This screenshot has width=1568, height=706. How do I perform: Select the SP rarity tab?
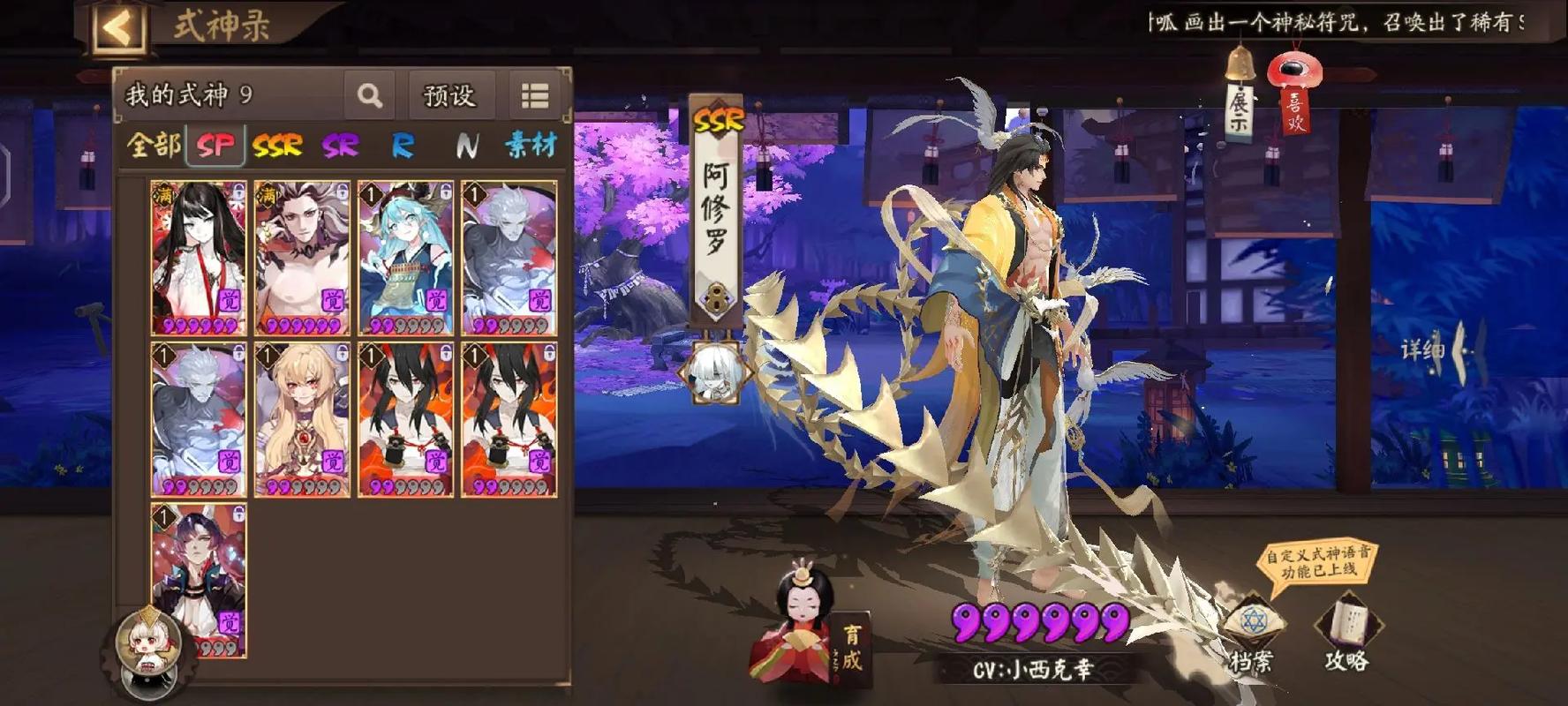coord(215,145)
